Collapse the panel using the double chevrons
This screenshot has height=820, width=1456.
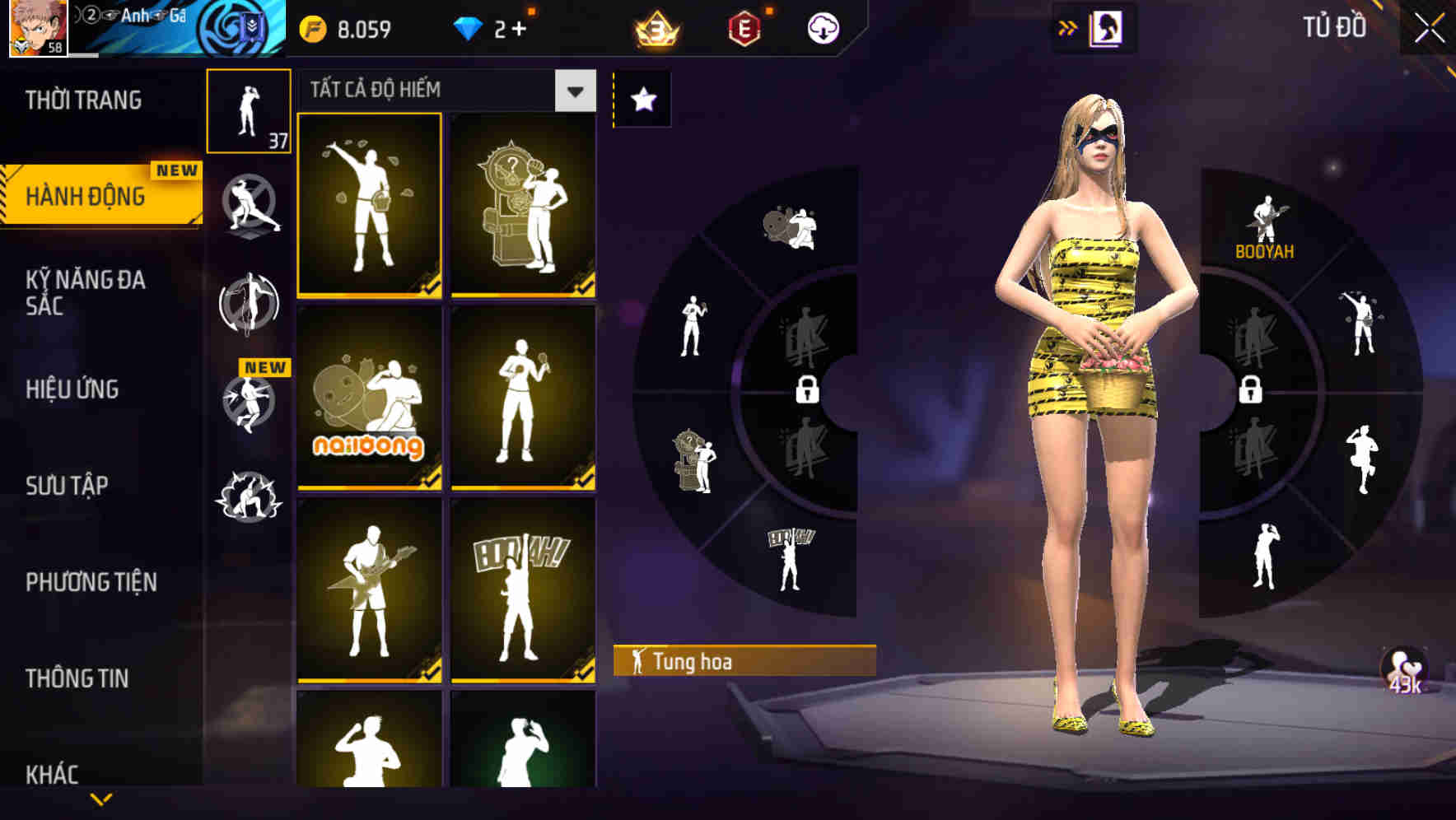tap(1066, 26)
